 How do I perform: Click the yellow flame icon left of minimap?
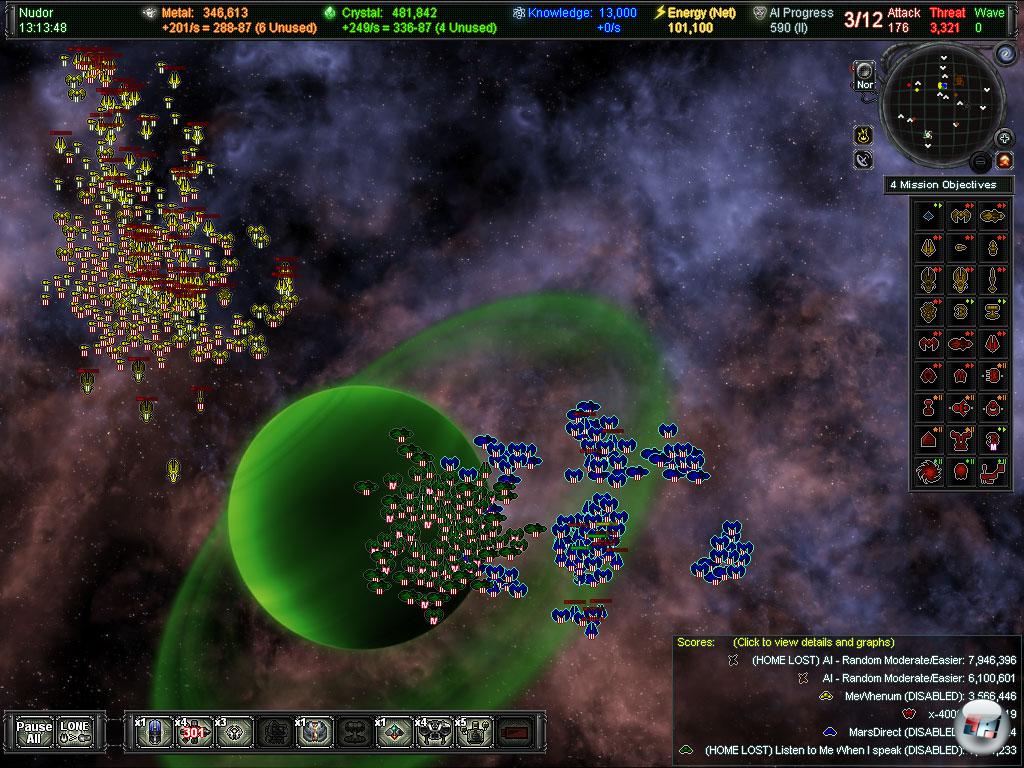[862, 135]
